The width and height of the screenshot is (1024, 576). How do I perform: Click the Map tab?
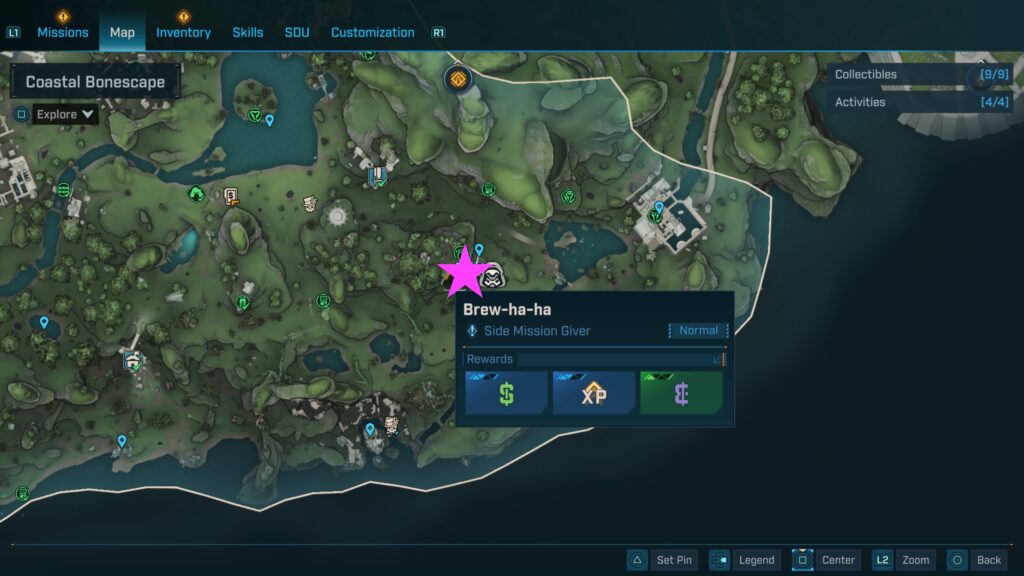(122, 32)
